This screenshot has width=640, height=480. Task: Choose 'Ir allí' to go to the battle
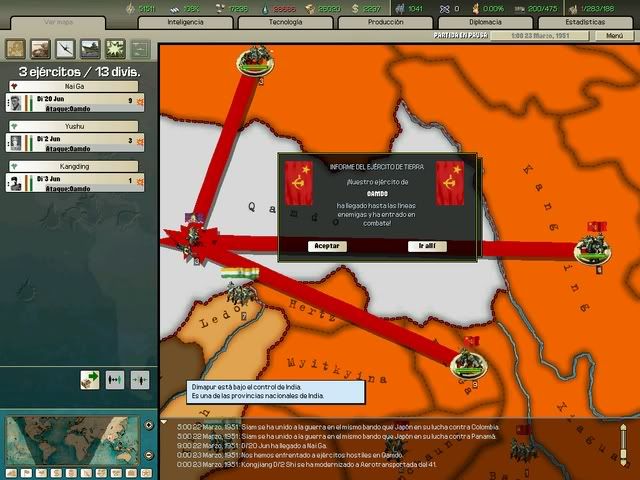426,245
